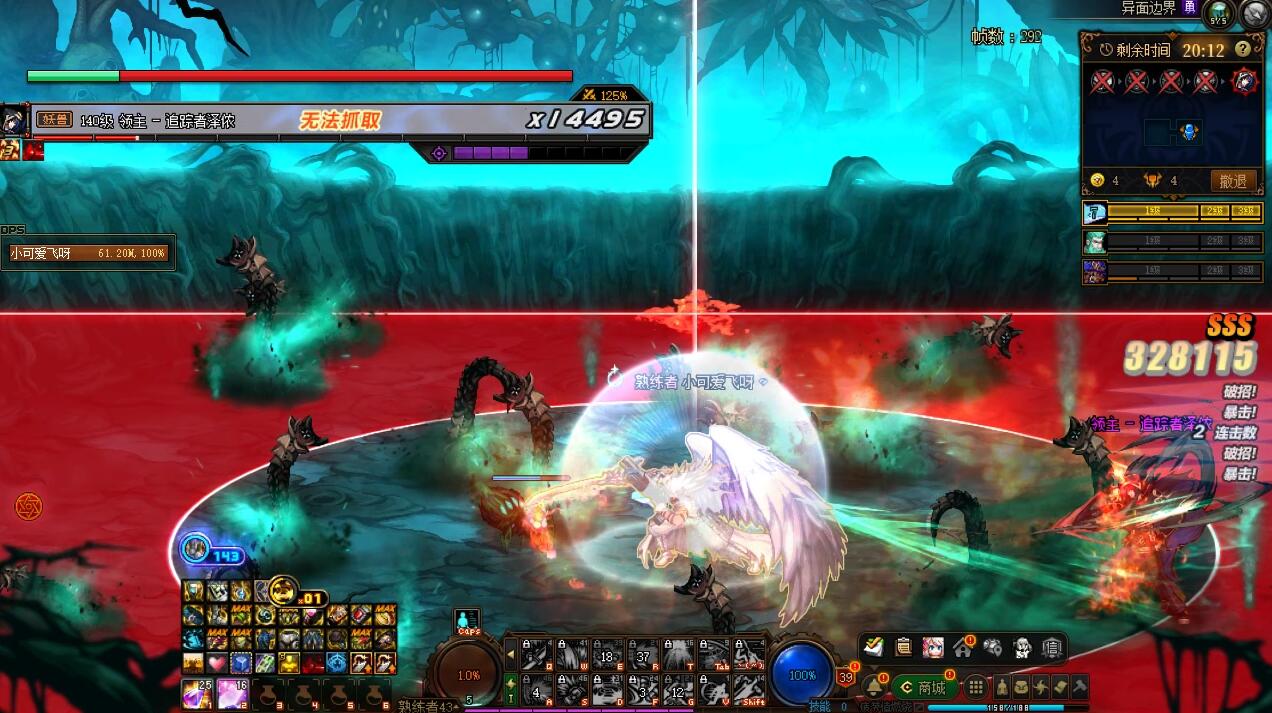Open the notification bell

[x=874, y=687]
